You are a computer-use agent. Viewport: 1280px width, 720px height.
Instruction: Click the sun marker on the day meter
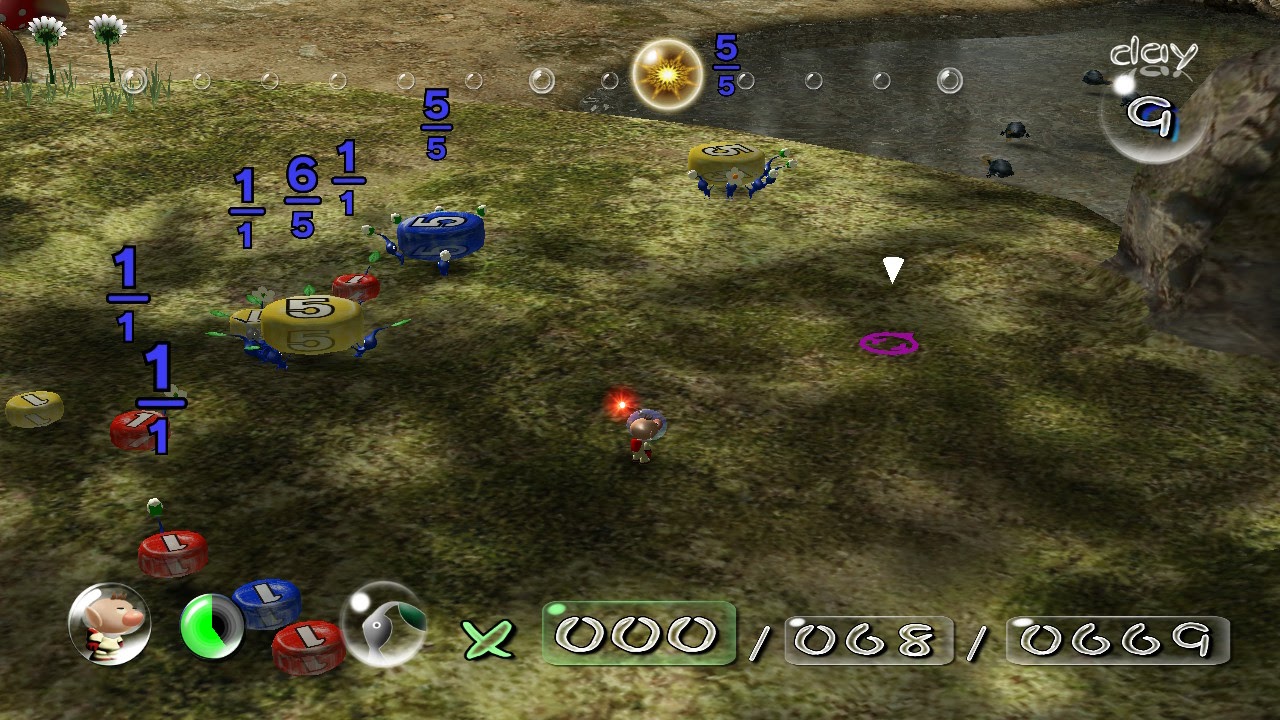667,74
